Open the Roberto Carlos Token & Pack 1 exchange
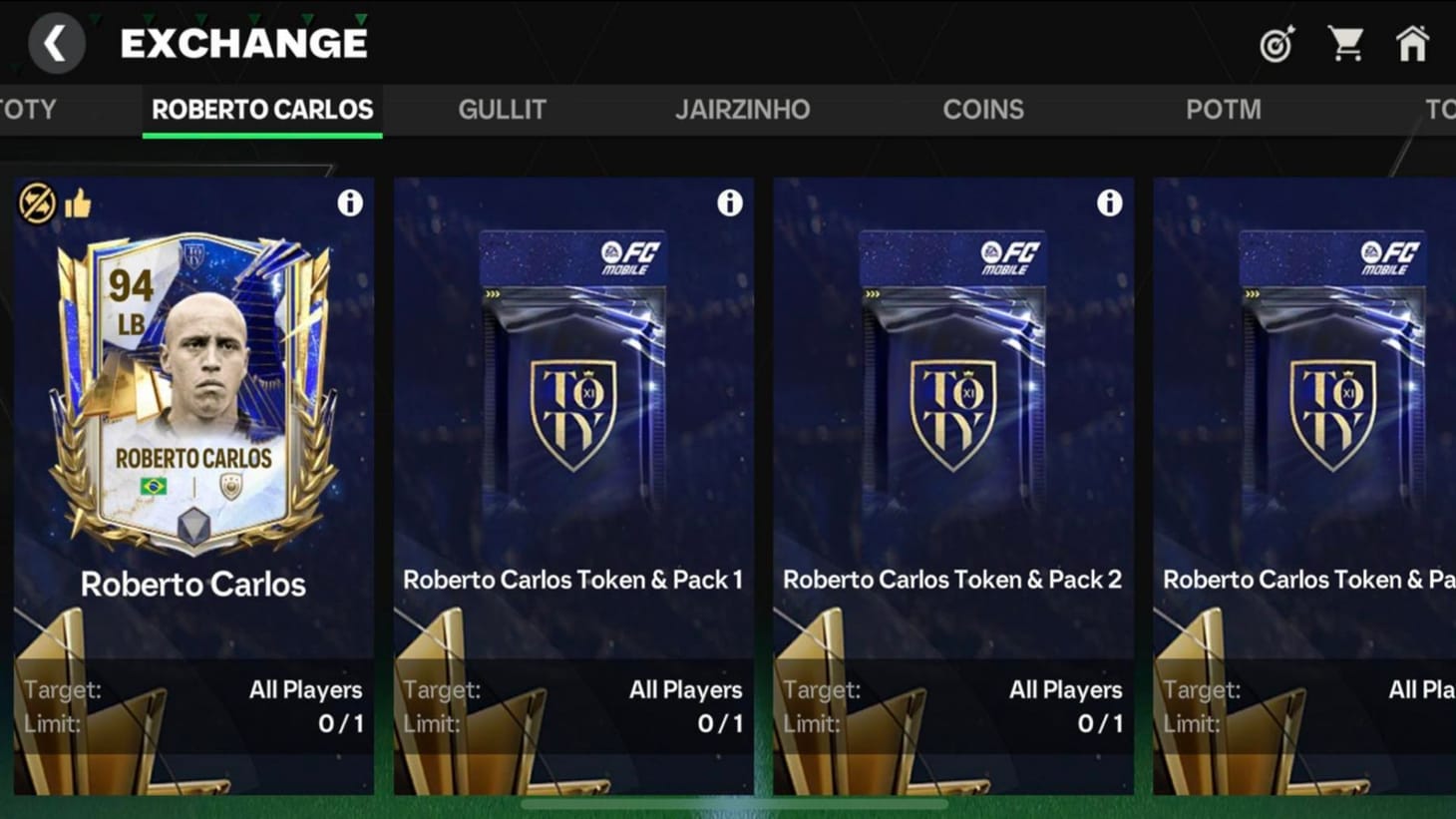This screenshot has height=819, width=1456. coord(574,419)
